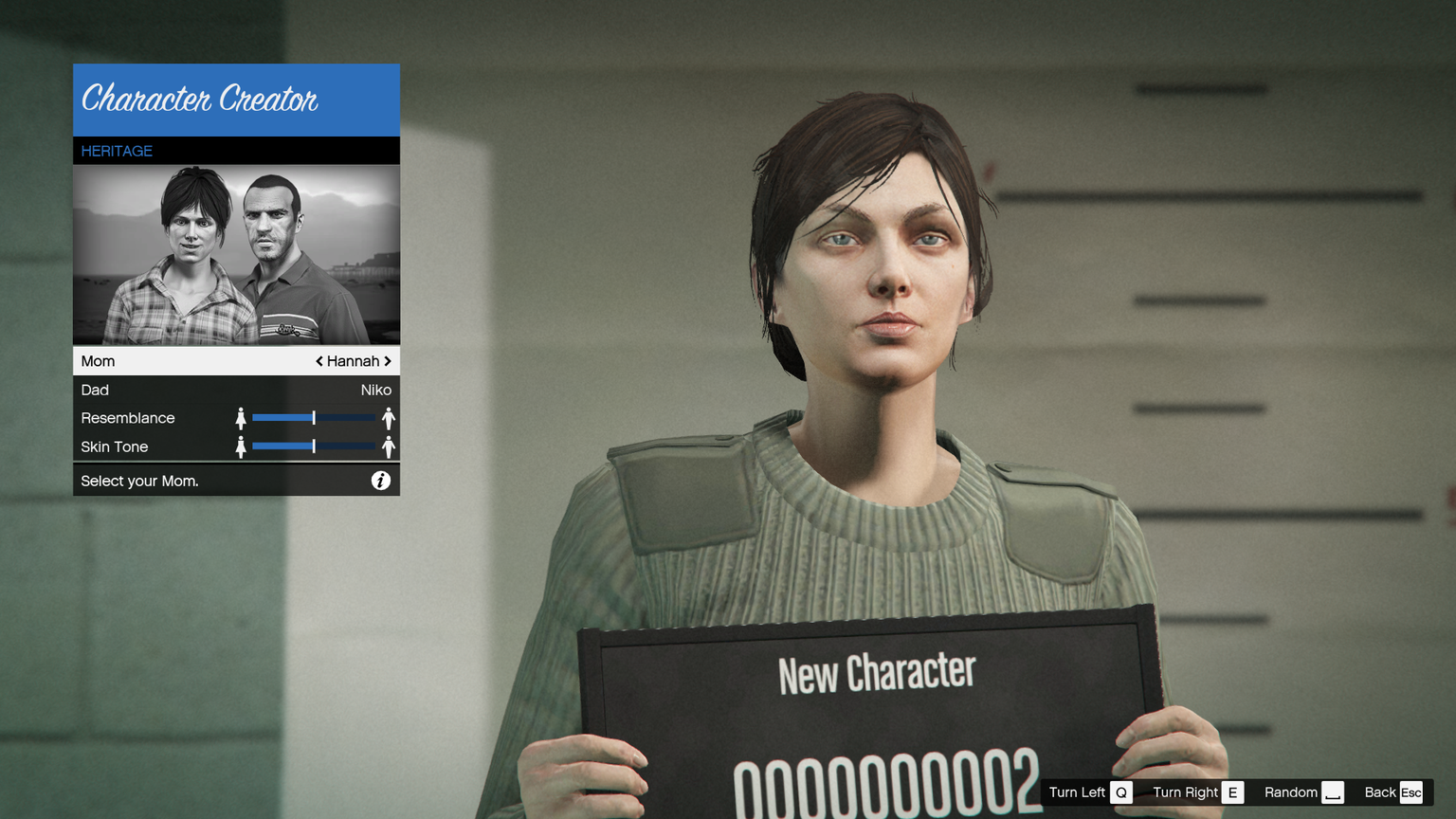
Task: Click Turn Left to rotate the character
Action: point(1090,792)
